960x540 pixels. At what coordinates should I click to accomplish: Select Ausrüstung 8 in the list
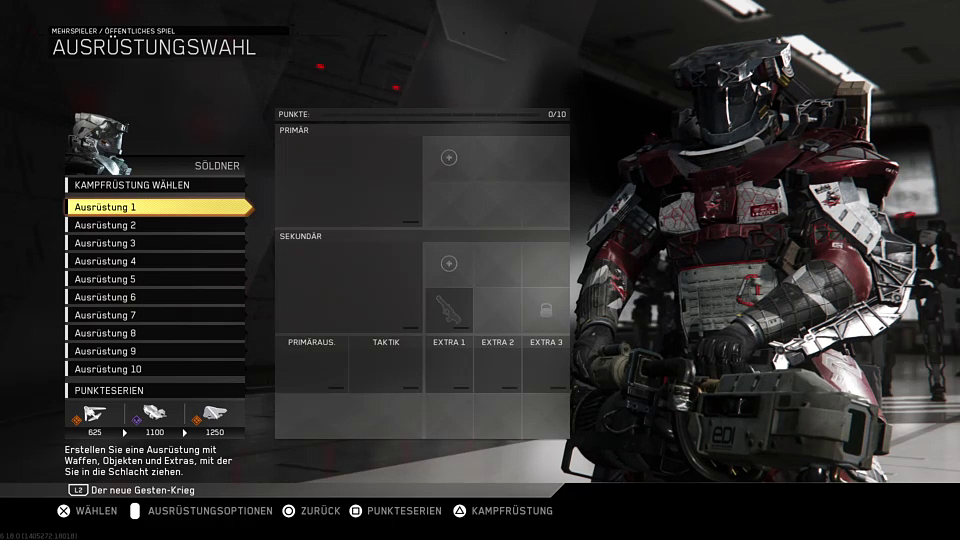[155, 333]
